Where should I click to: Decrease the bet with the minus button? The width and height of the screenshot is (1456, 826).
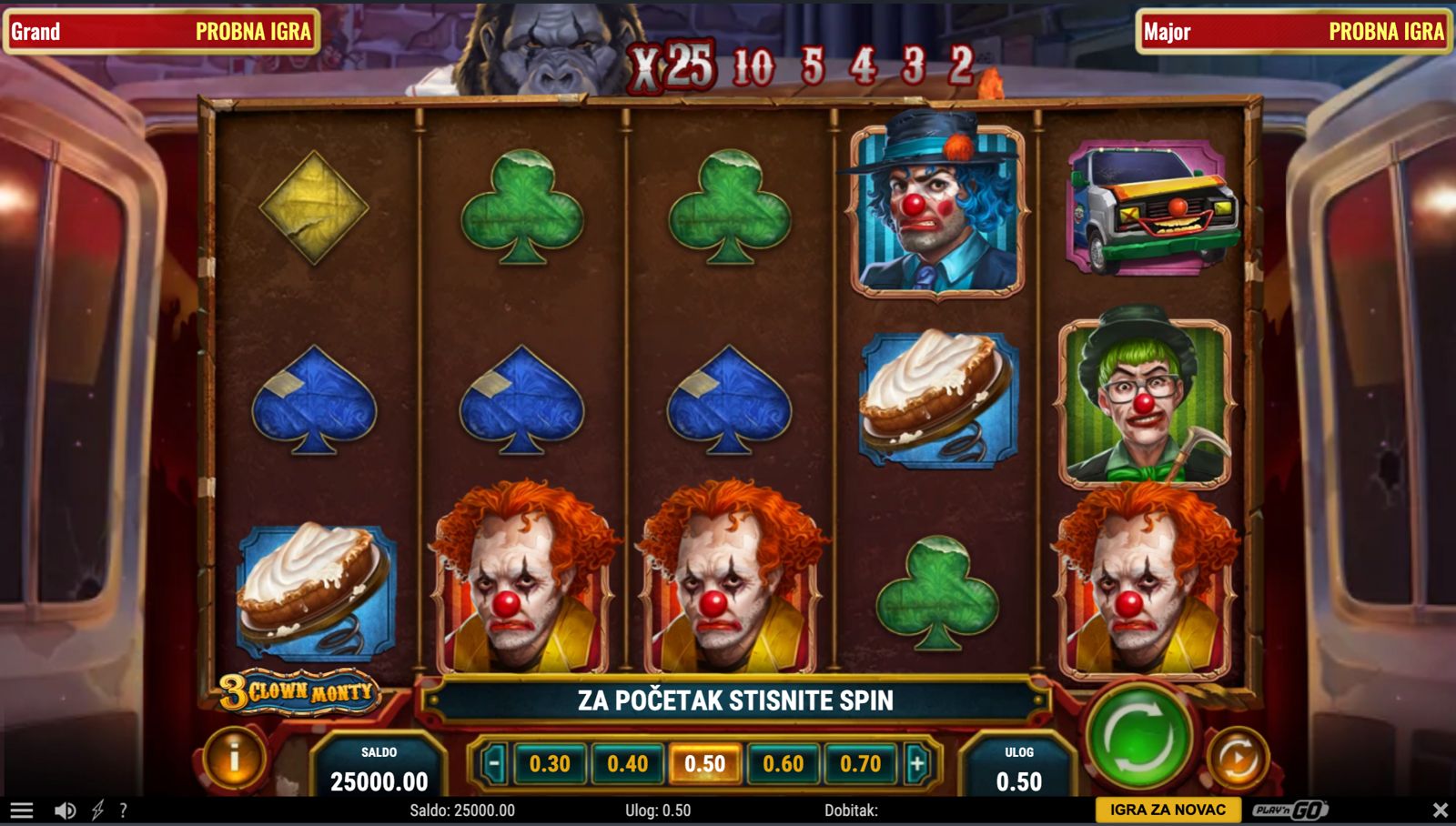pos(493,763)
